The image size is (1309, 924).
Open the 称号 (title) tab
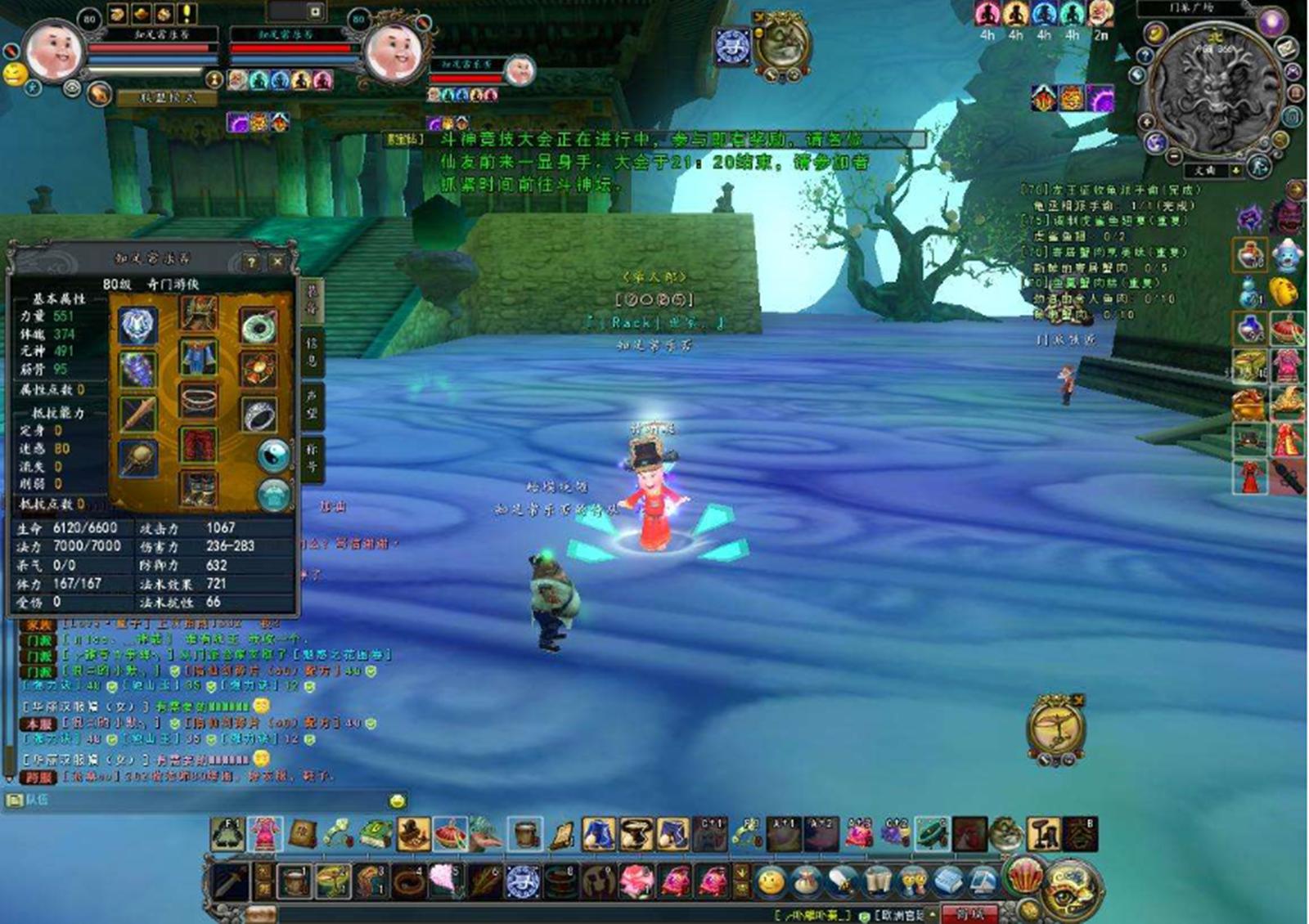click(312, 458)
